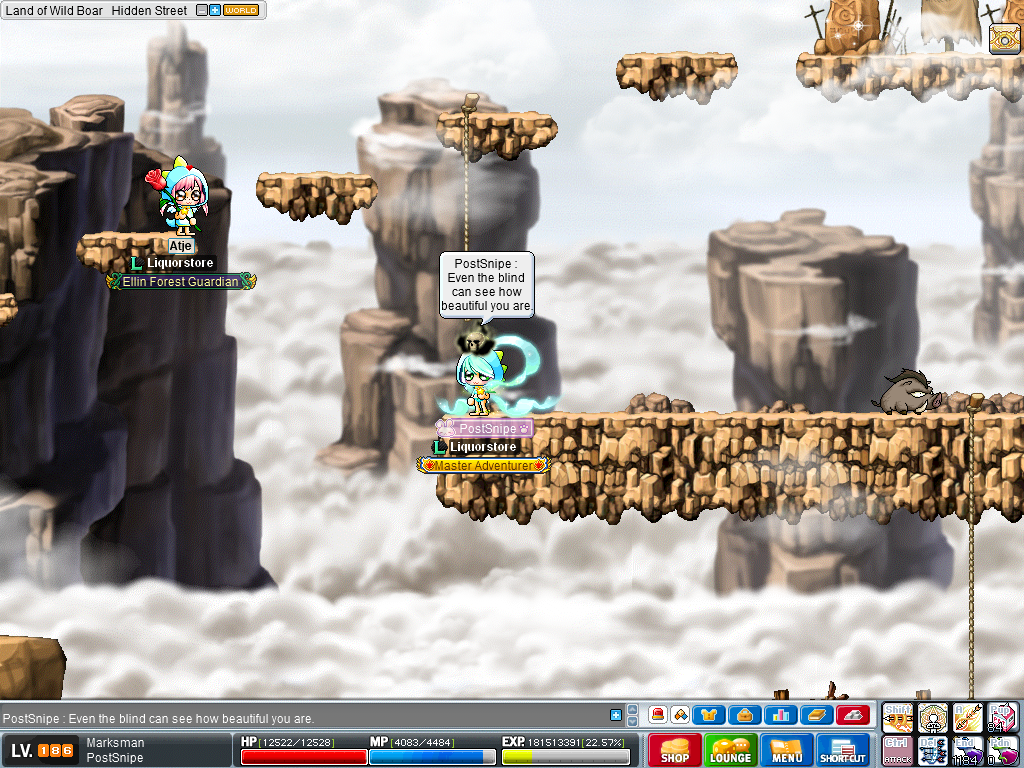Screen dimensions: 1024x768
Task: Minimize the minimap bar
Action: pos(202,10)
